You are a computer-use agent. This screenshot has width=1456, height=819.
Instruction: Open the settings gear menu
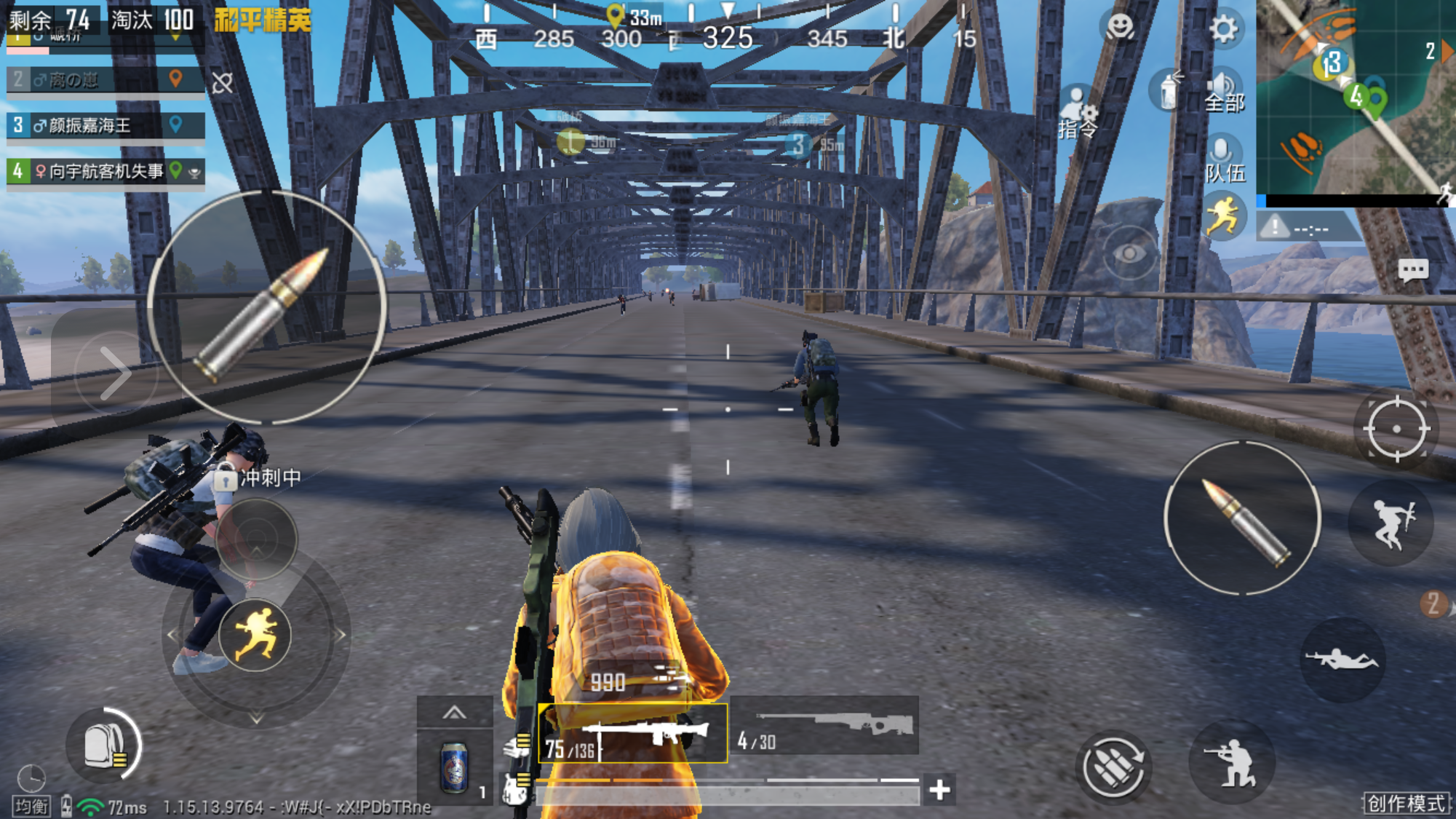coord(1223,29)
